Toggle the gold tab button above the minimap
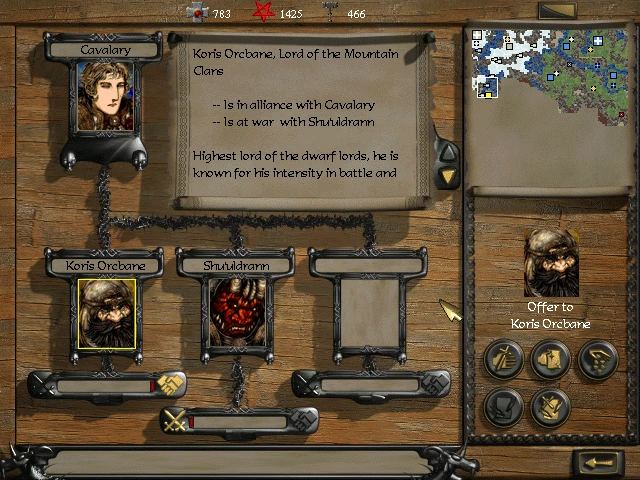Screen dimensions: 640x480 pos(556,11)
